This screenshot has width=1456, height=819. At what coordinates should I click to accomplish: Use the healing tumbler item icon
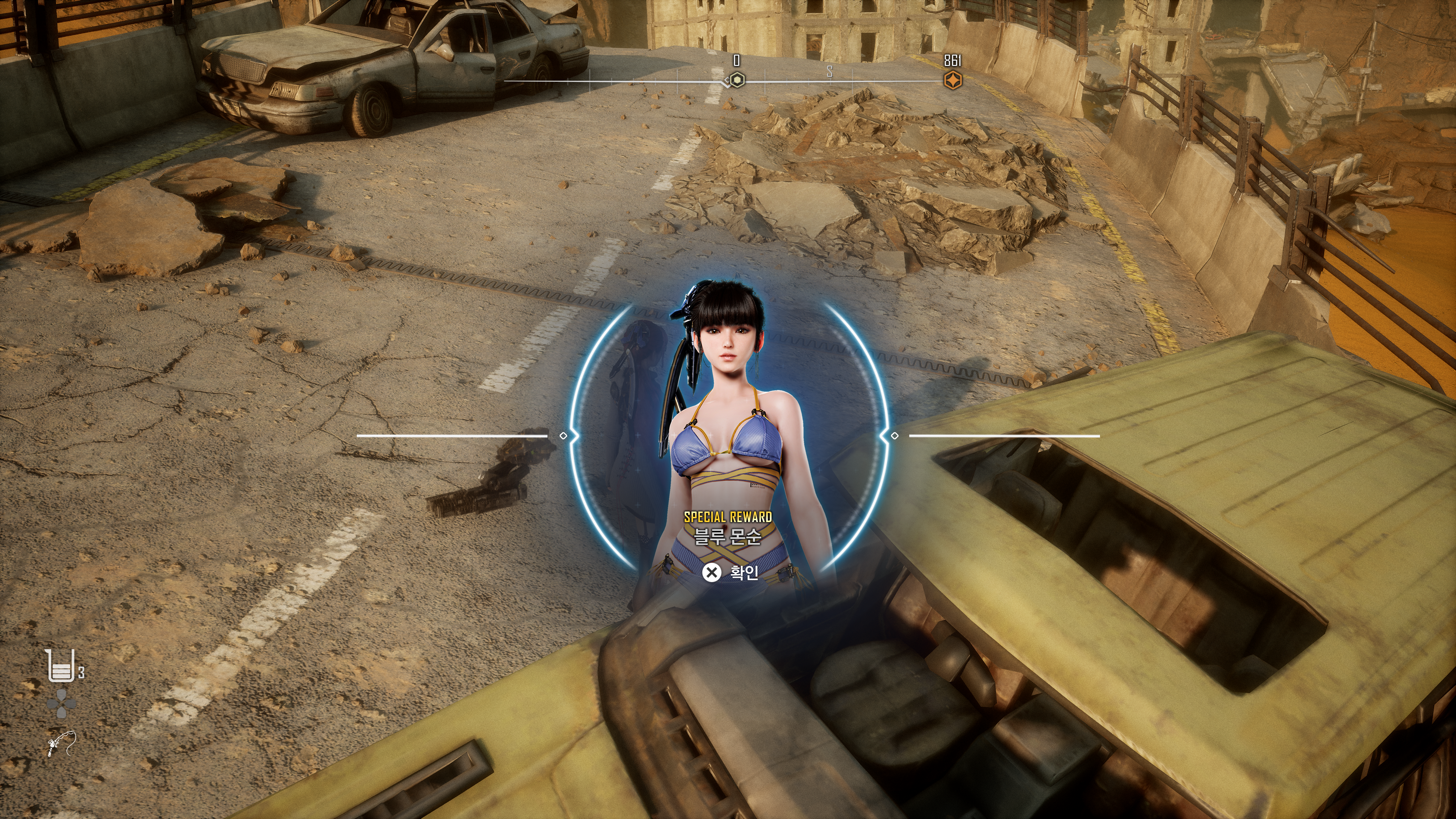(61, 666)
